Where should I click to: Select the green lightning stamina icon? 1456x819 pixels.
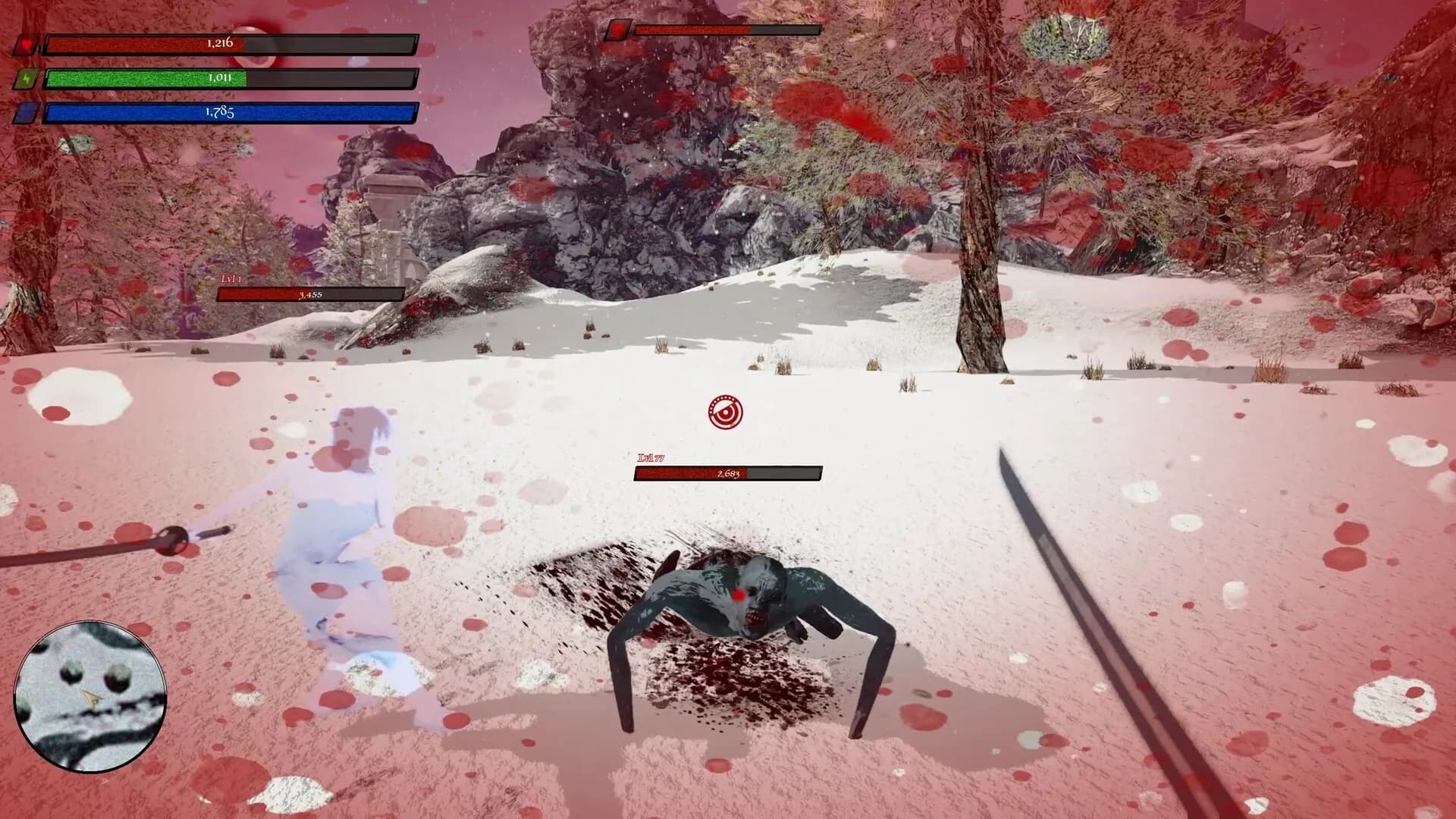(27, 79)
